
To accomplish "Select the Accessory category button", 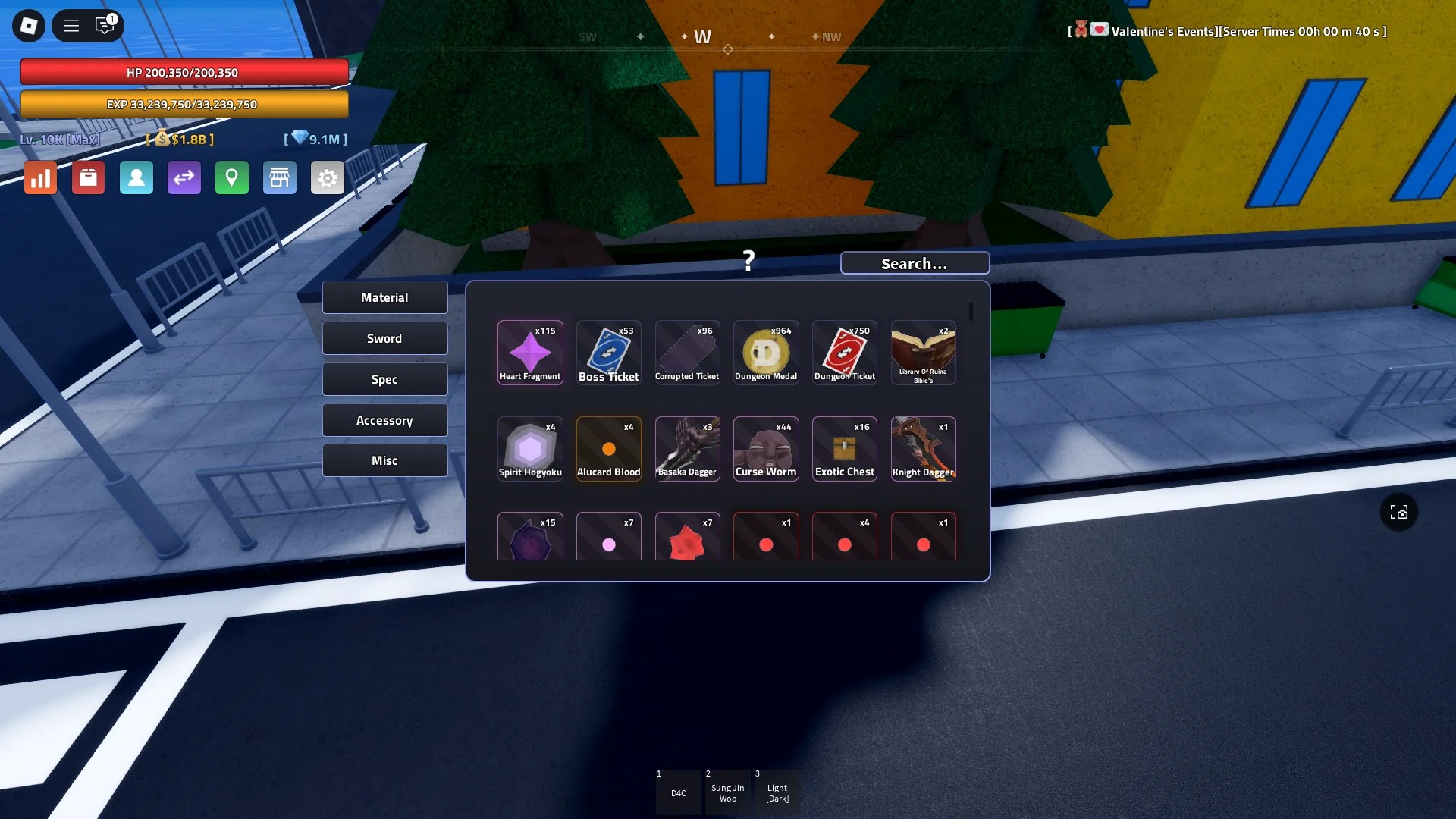I will pos(384,419).
